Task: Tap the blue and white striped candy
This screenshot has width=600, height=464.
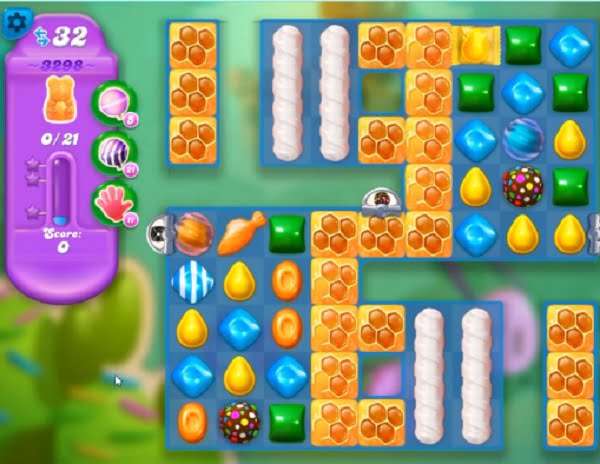Action: (x=190, y=281)
